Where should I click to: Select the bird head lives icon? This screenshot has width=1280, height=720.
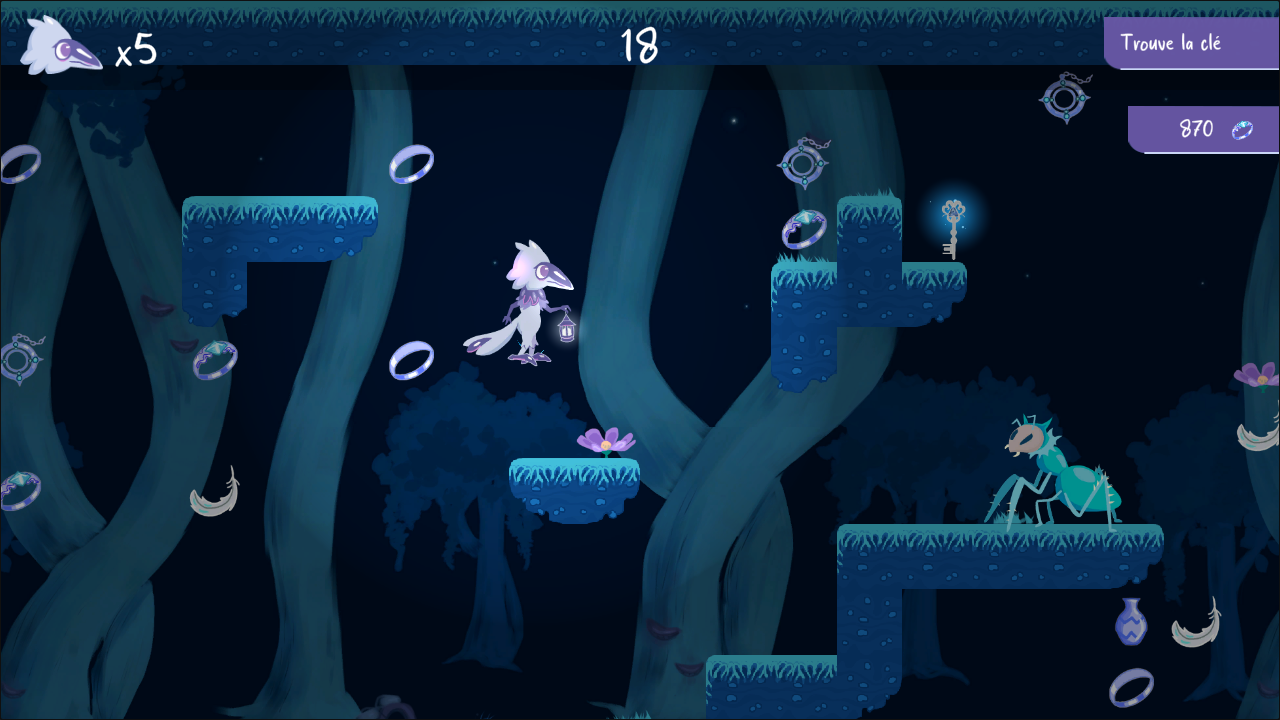click(60, 46)
